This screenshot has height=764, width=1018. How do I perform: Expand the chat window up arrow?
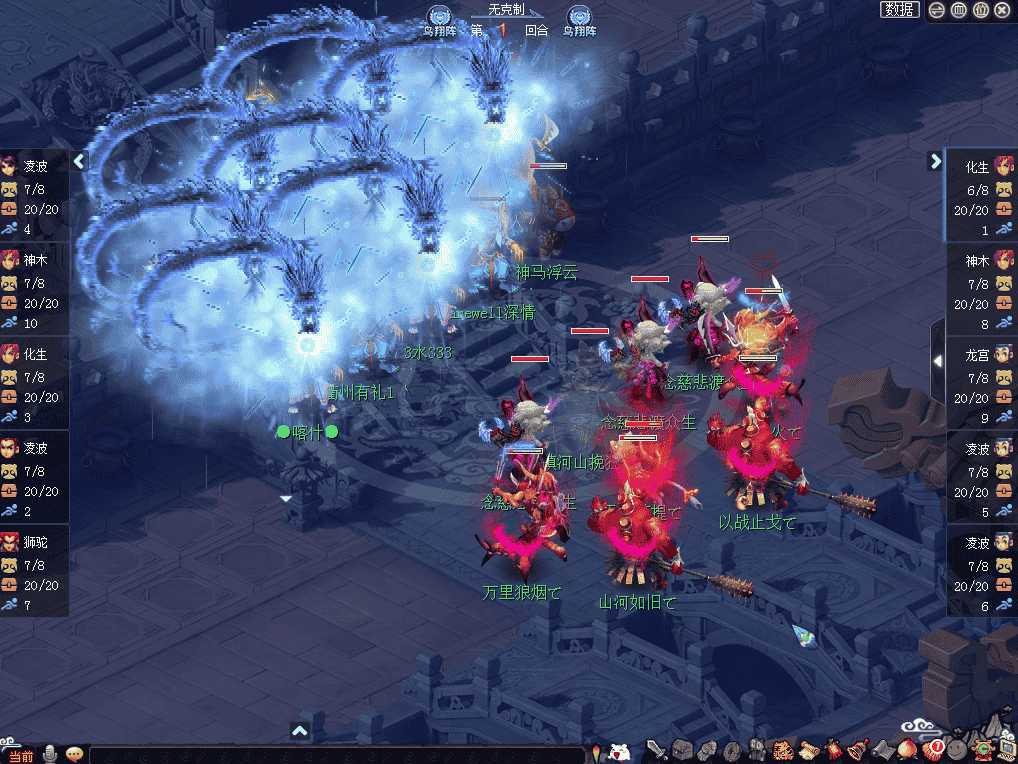pyautogui.click(x=299, y=732)
